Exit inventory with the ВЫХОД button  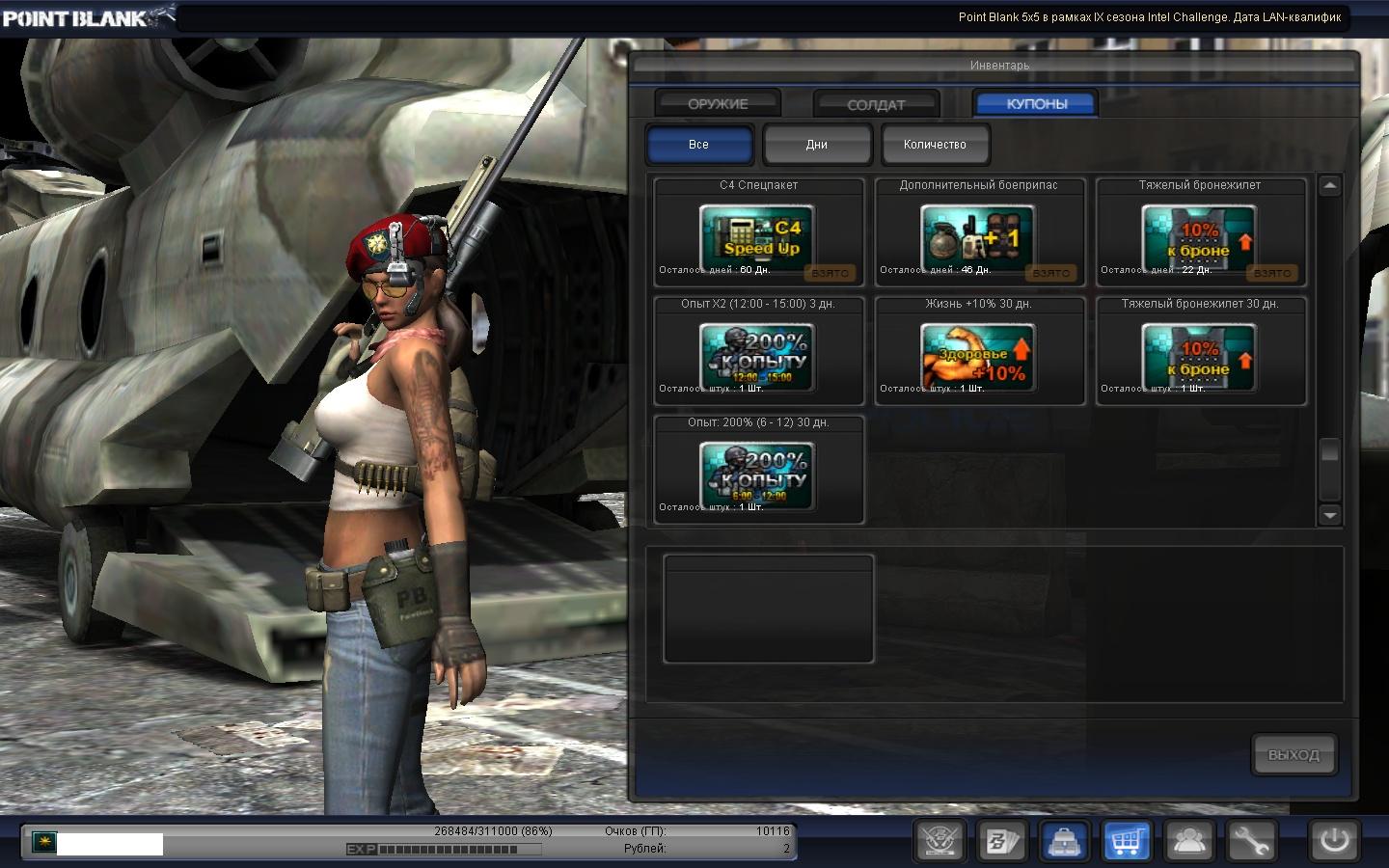(x=1294, y=755)
